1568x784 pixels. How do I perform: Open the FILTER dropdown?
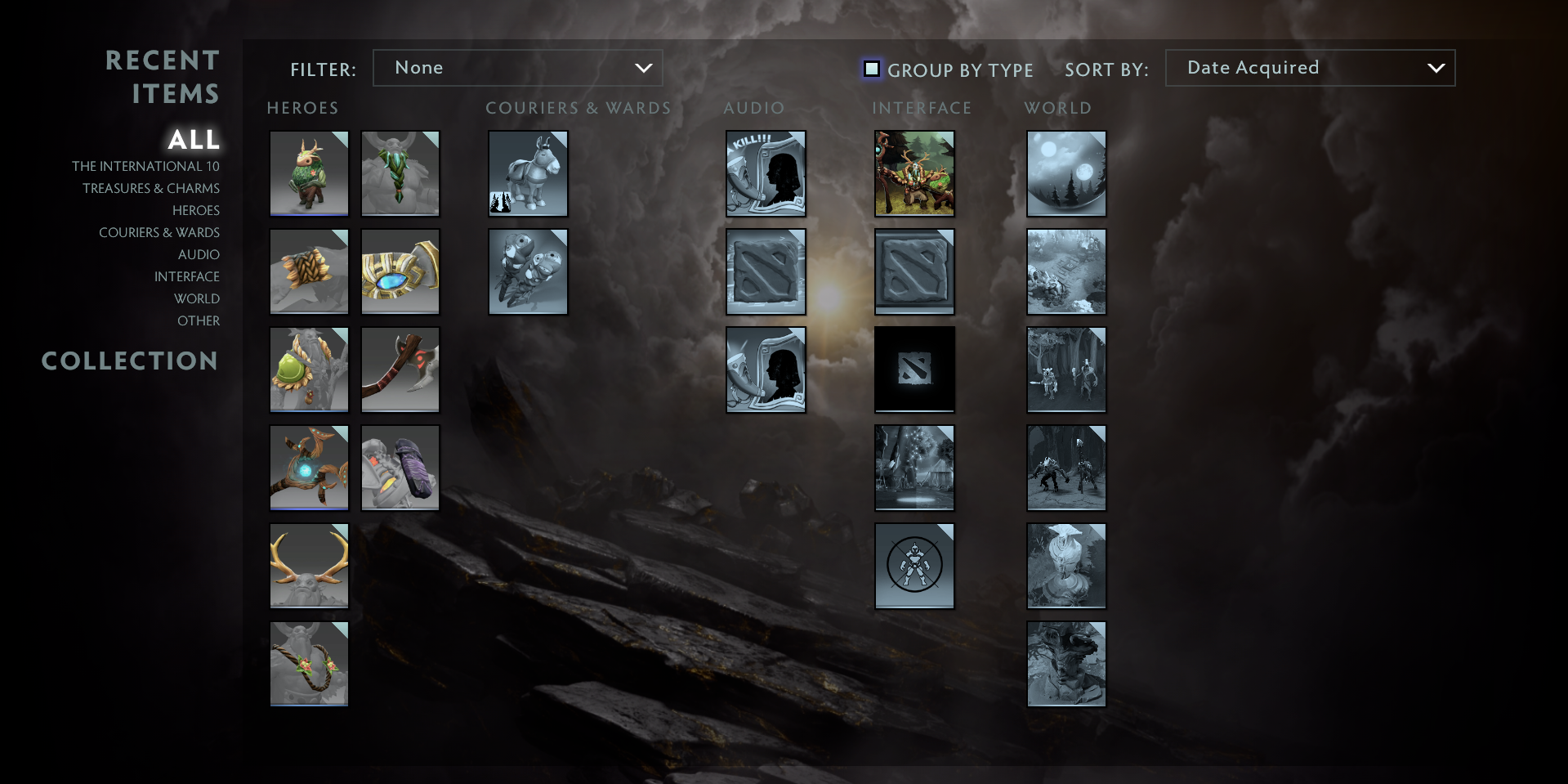point(517,68)
